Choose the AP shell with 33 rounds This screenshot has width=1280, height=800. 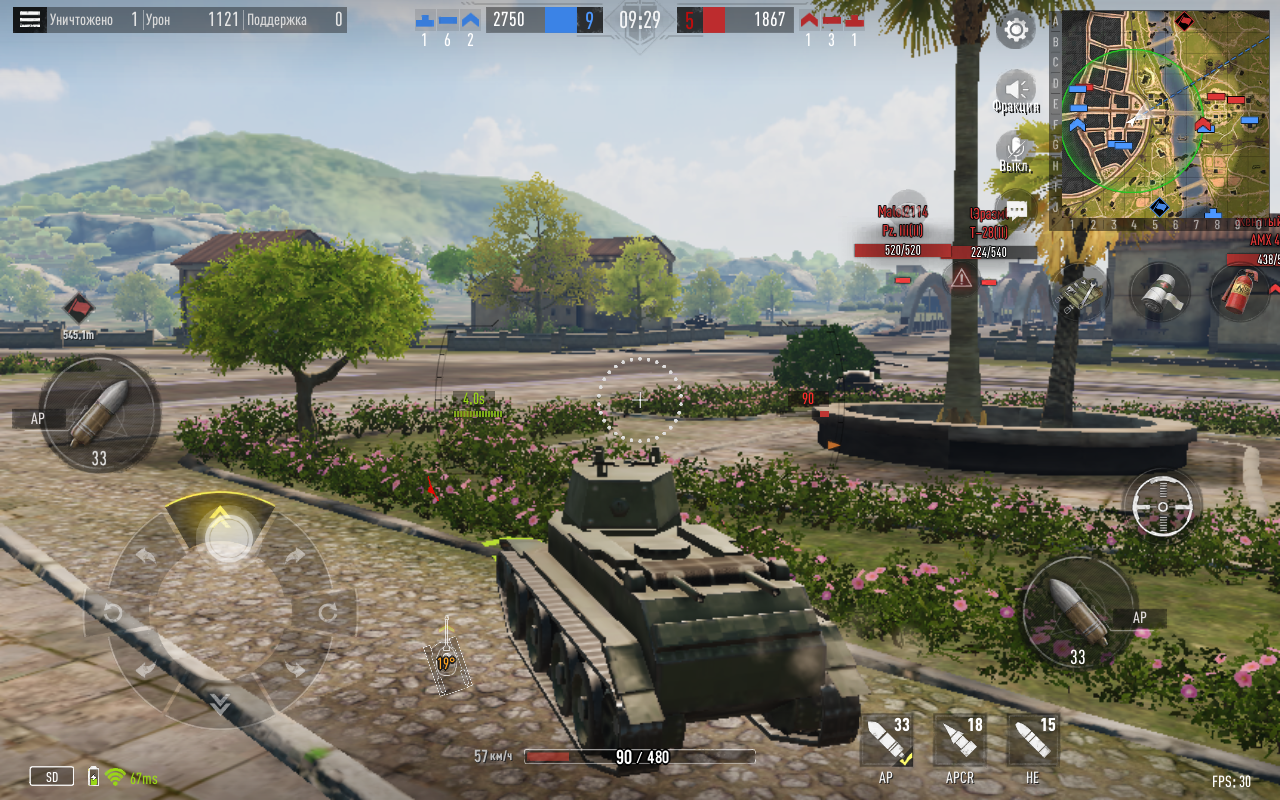click(887, 745)
